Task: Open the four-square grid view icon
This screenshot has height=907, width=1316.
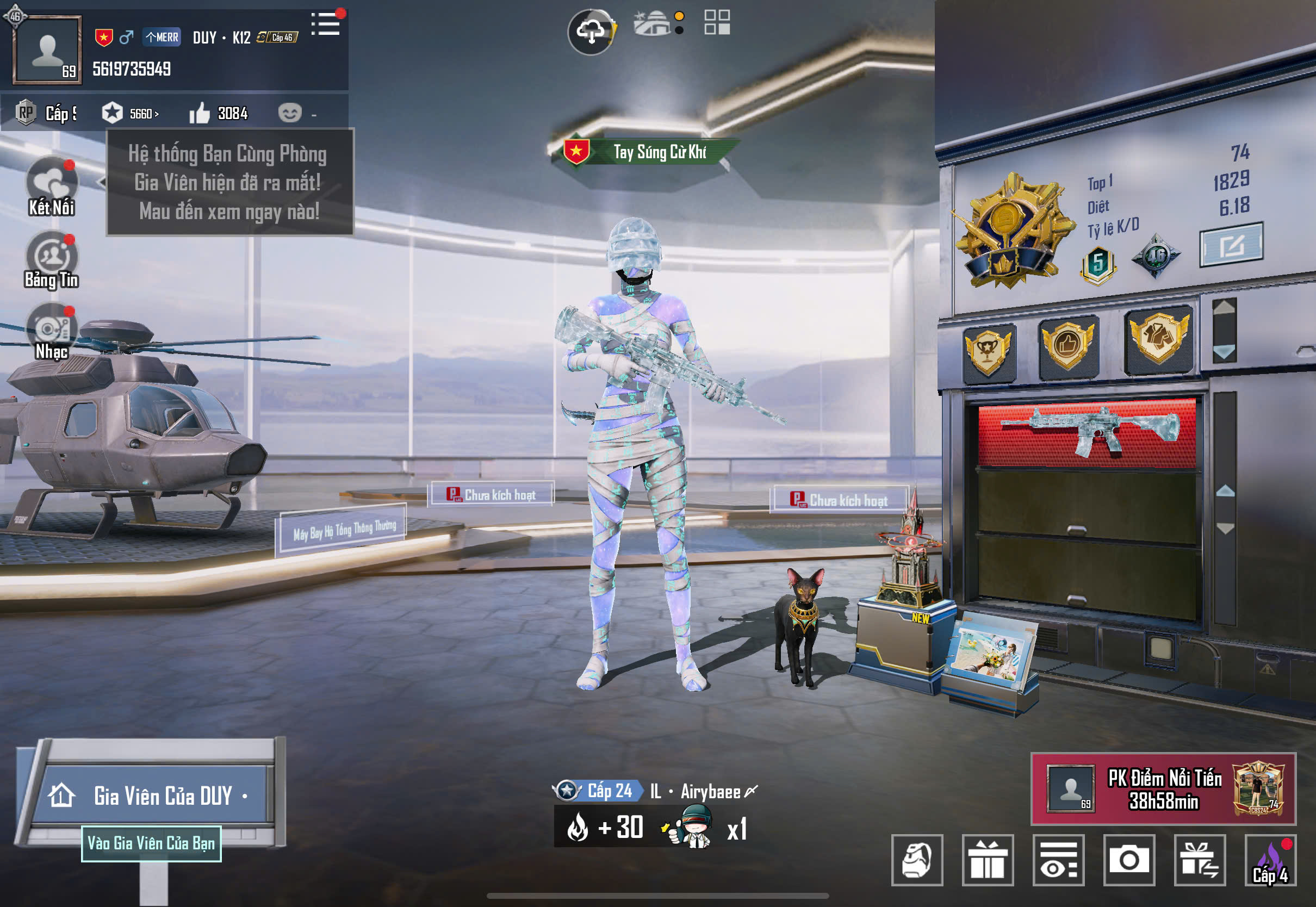Action: pyautogui.click(x=717, y=23)
